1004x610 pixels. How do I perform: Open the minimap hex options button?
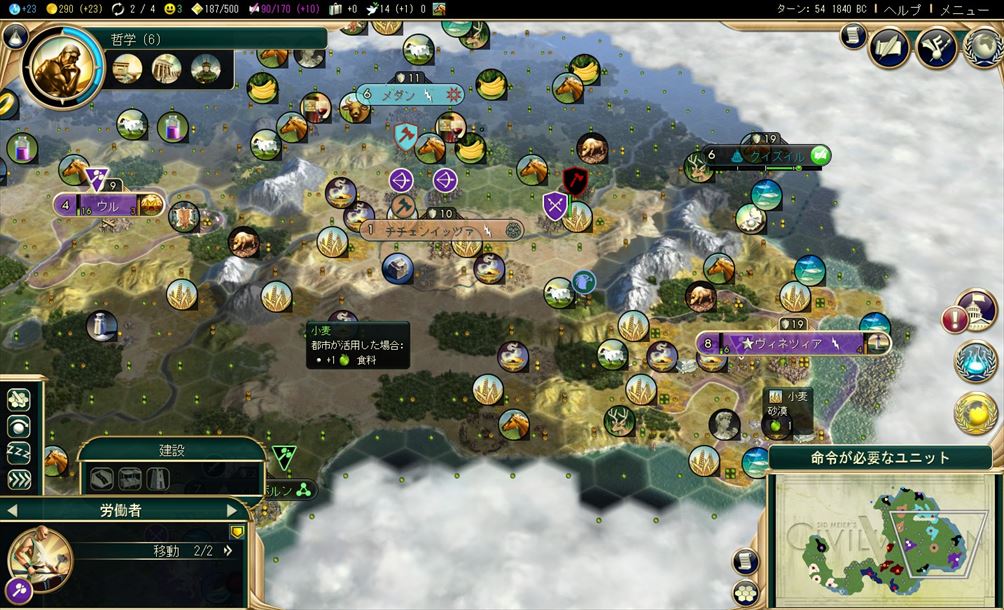744,592
